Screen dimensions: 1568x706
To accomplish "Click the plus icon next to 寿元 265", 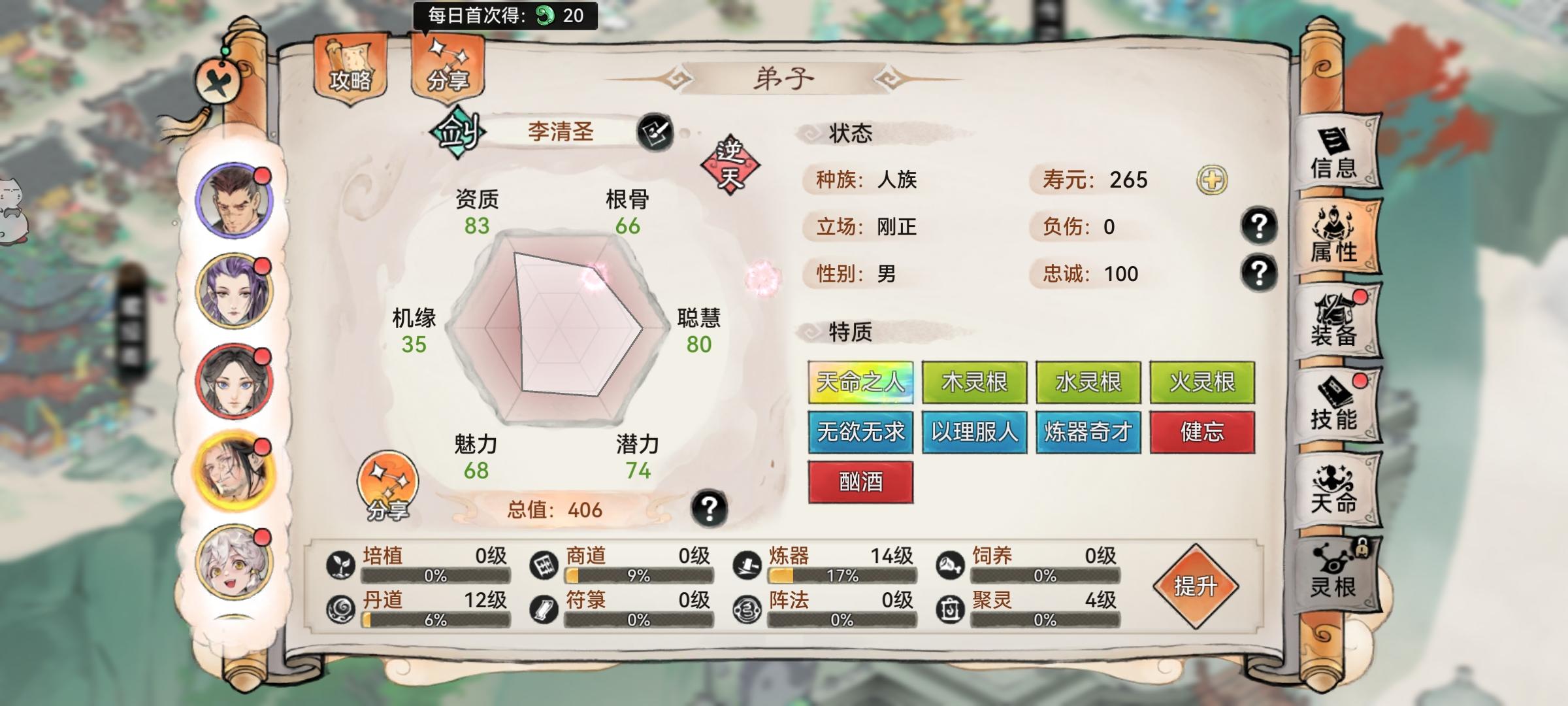I will tap(1215, 180).
